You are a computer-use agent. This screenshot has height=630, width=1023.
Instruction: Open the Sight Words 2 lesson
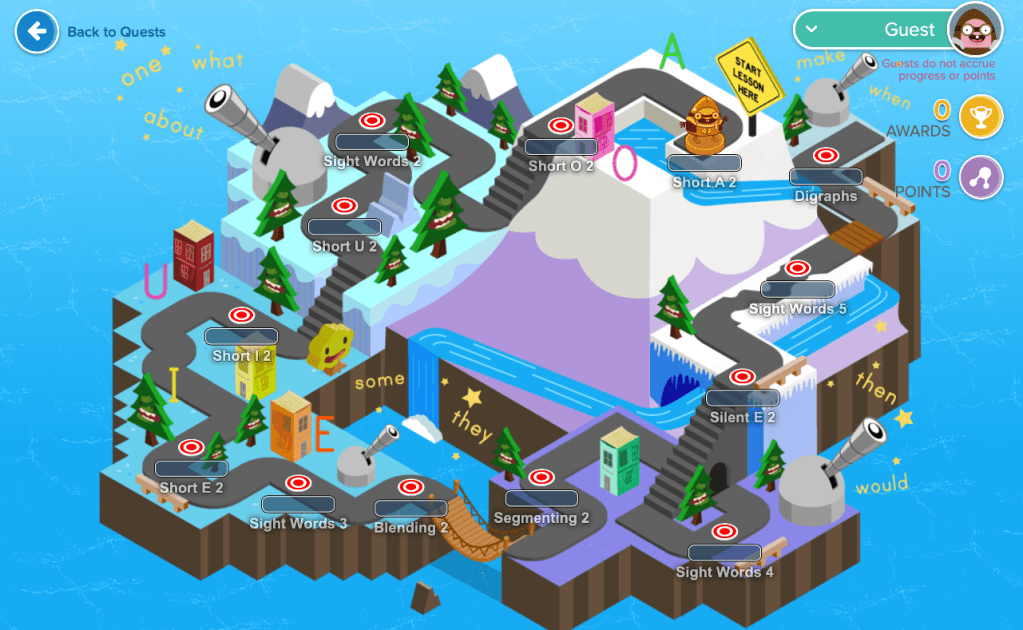(372, 121)
